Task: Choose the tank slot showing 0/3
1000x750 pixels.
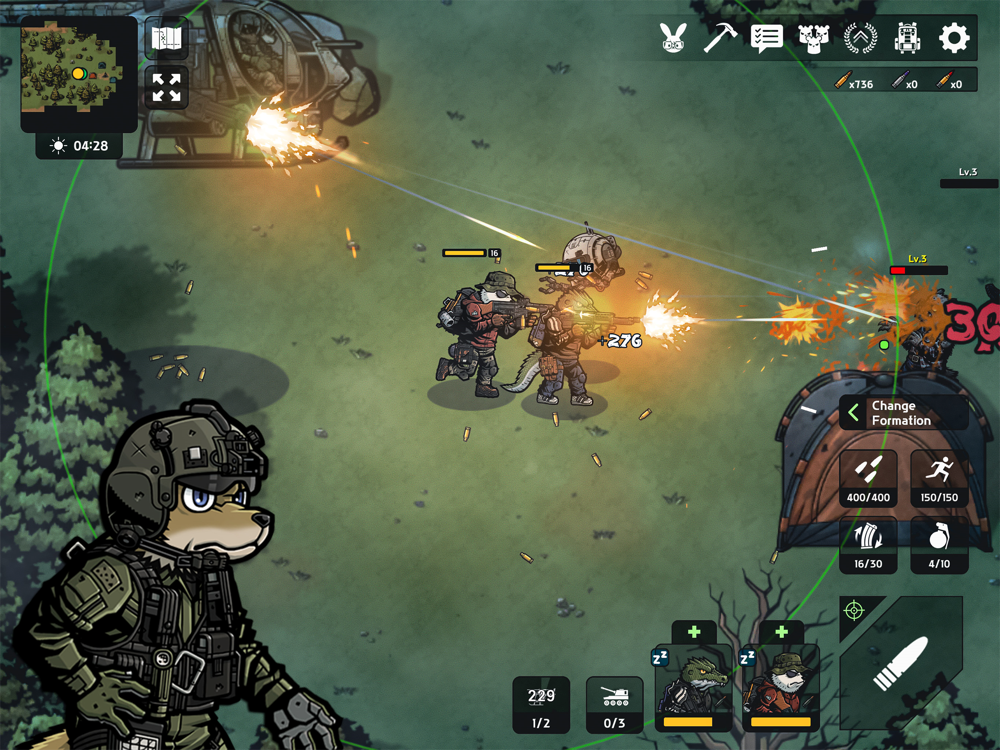Action: pyautogui.click(x=614, y=704)
